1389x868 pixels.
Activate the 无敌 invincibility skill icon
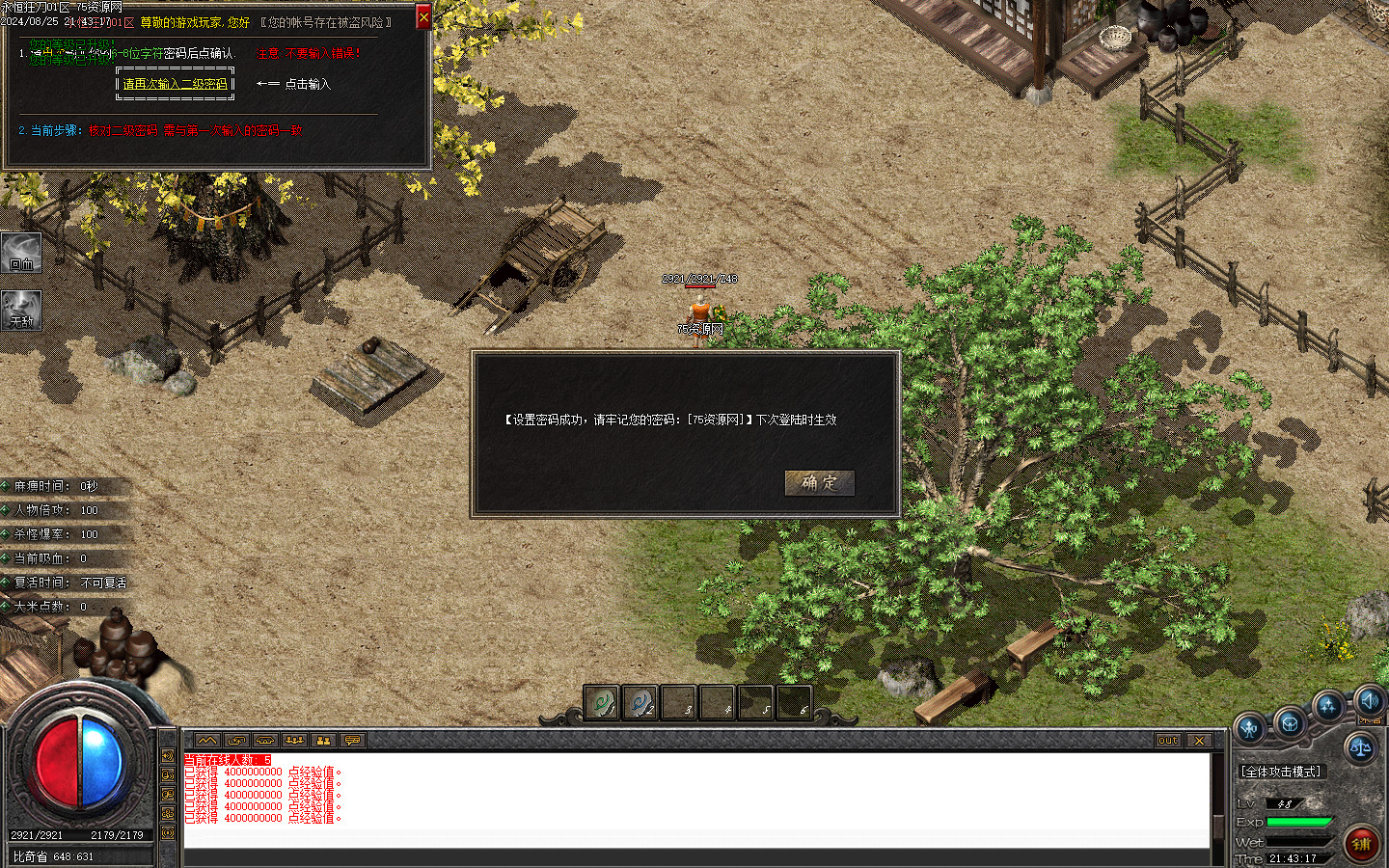tap(21, 310)
